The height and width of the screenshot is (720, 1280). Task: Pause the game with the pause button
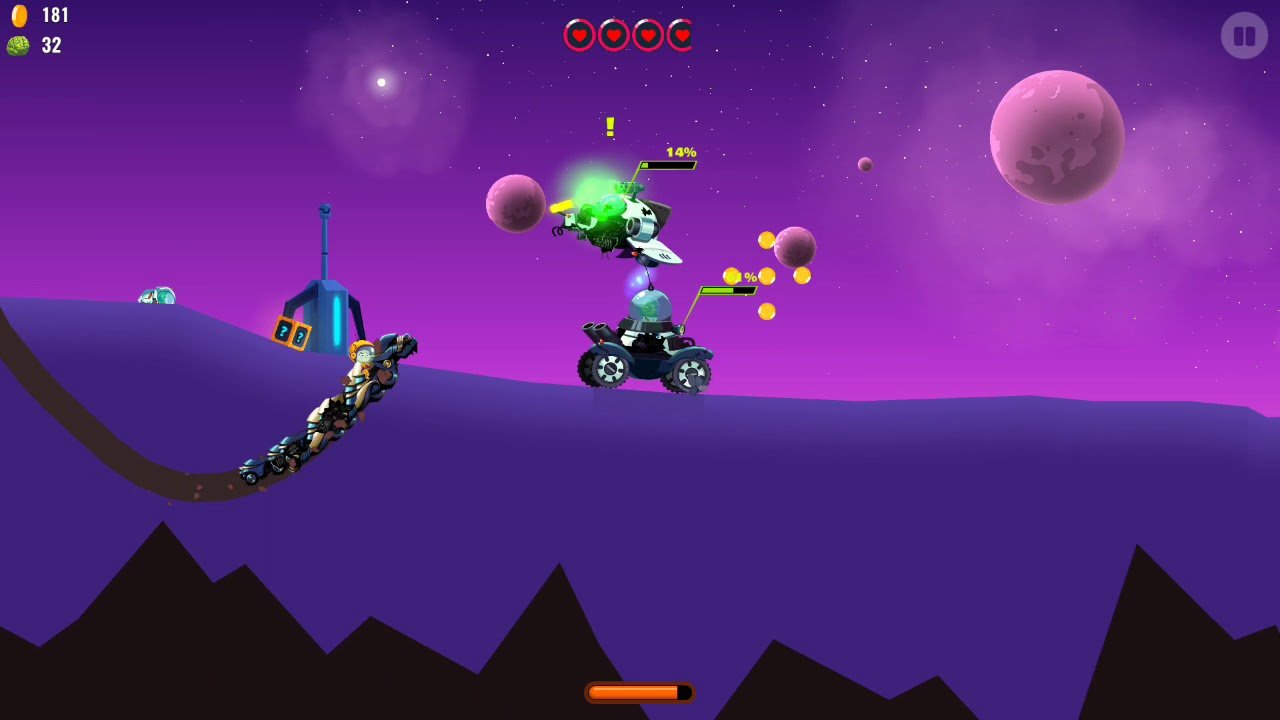click(x=1244, y=36)
